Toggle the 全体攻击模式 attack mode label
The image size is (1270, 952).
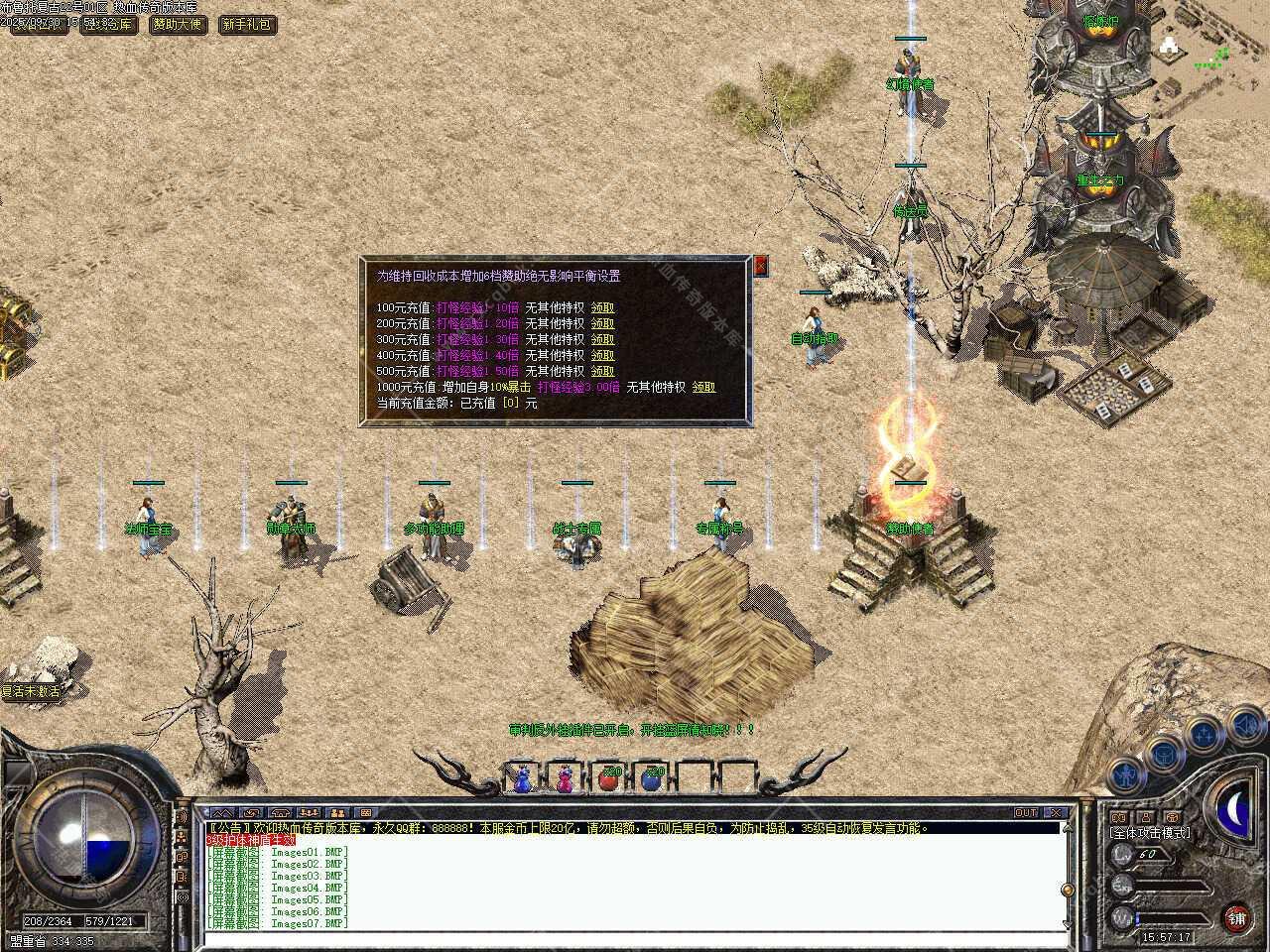pyautogui.click(x=1151, y=833)
